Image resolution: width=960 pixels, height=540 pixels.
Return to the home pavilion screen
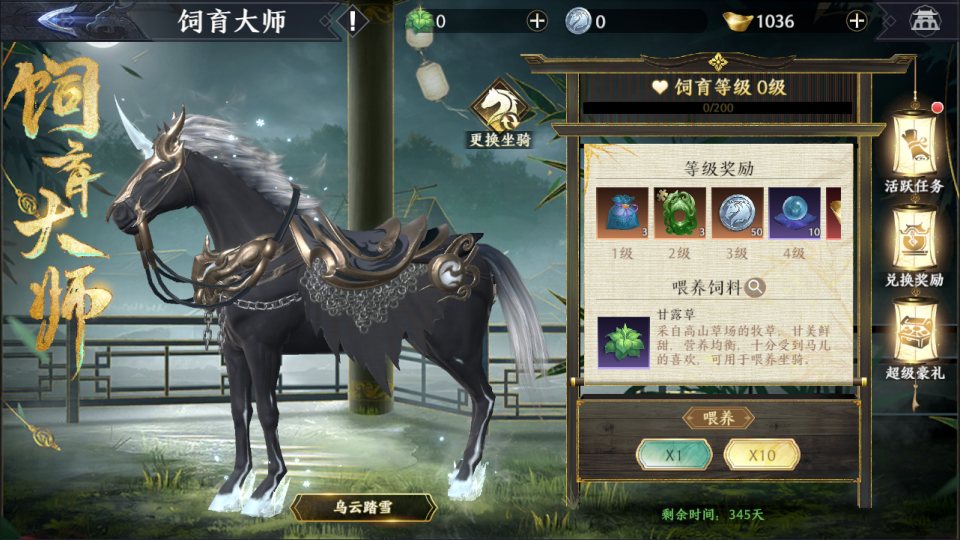tap(924, 21)
